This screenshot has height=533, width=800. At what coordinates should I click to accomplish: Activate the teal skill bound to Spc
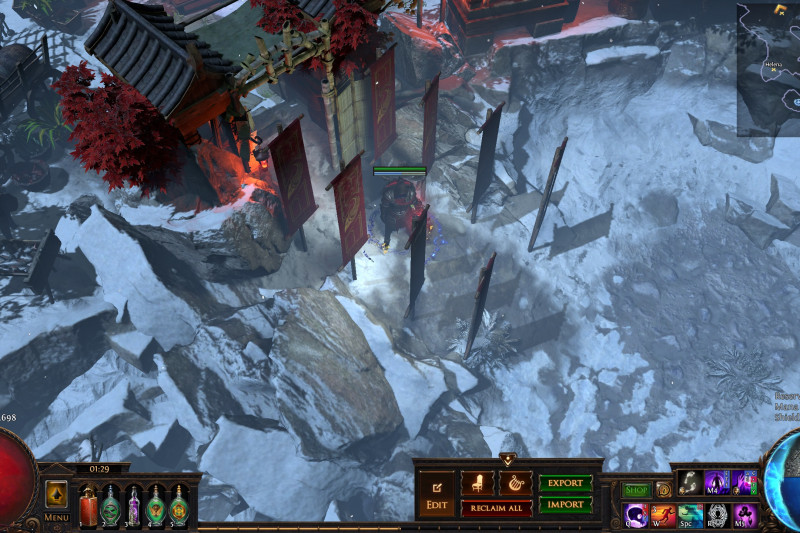point(690,516)
